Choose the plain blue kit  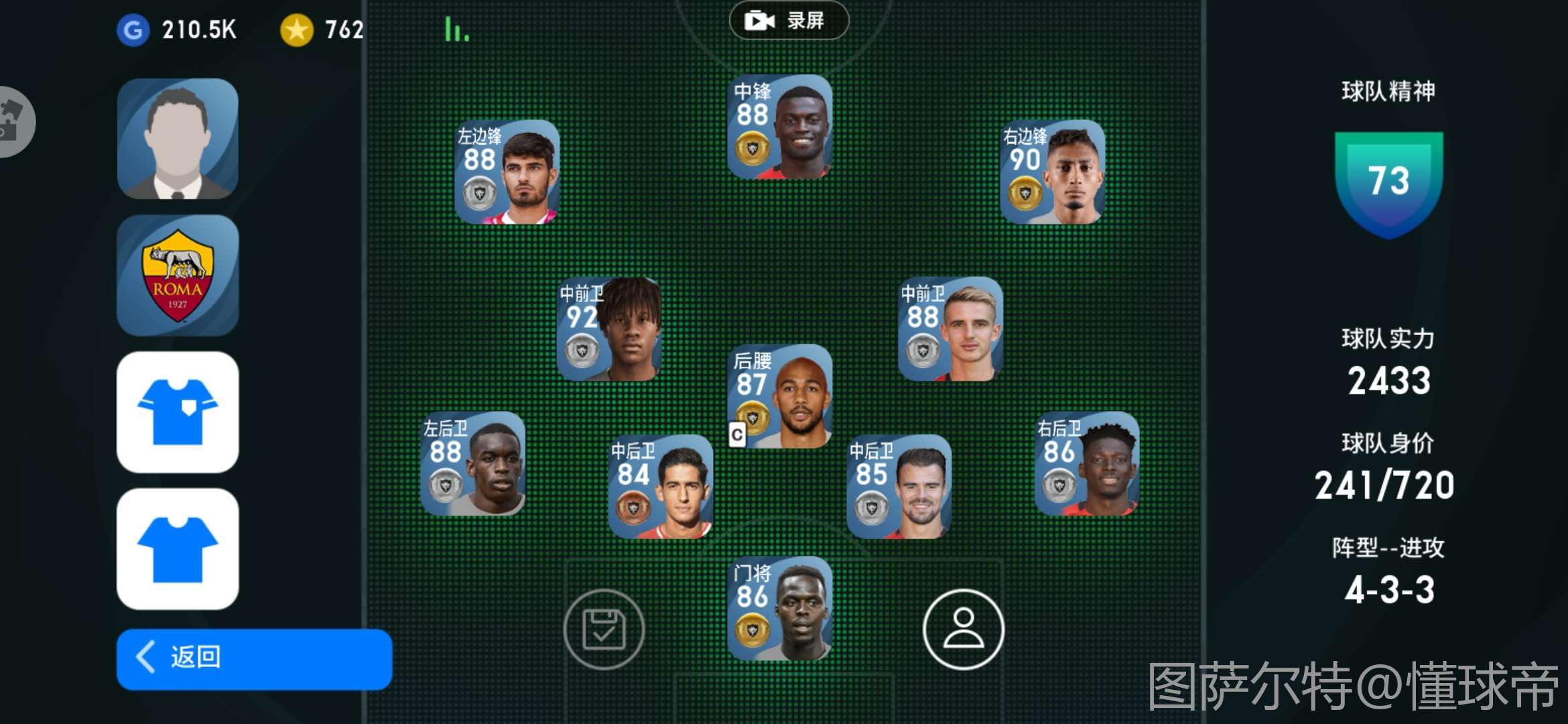point(178,549)
